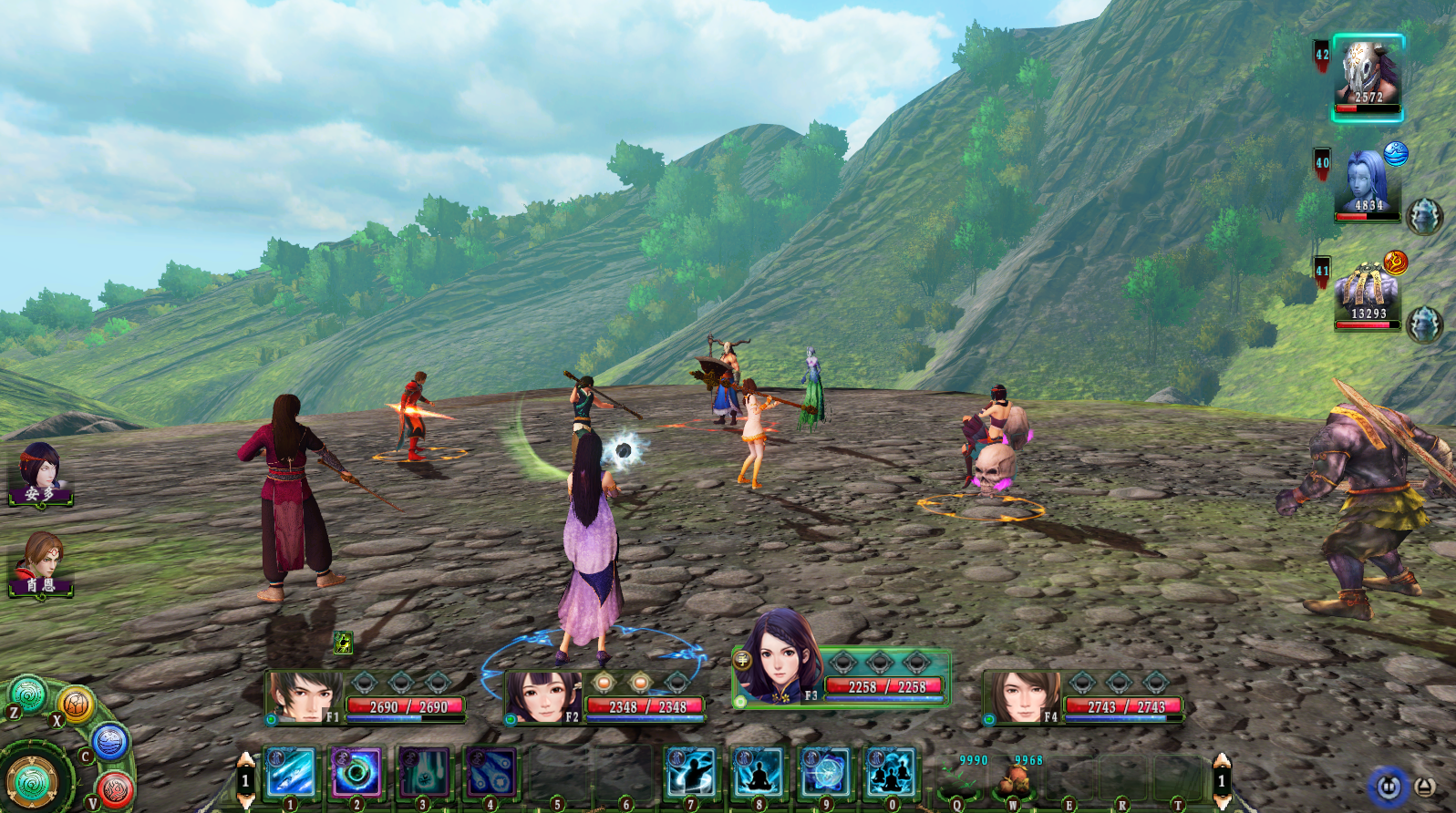Switch to the orange earth element orb
Viewport: 1456px width, 813px height.
pyautogui.click(x=77, y=704)
